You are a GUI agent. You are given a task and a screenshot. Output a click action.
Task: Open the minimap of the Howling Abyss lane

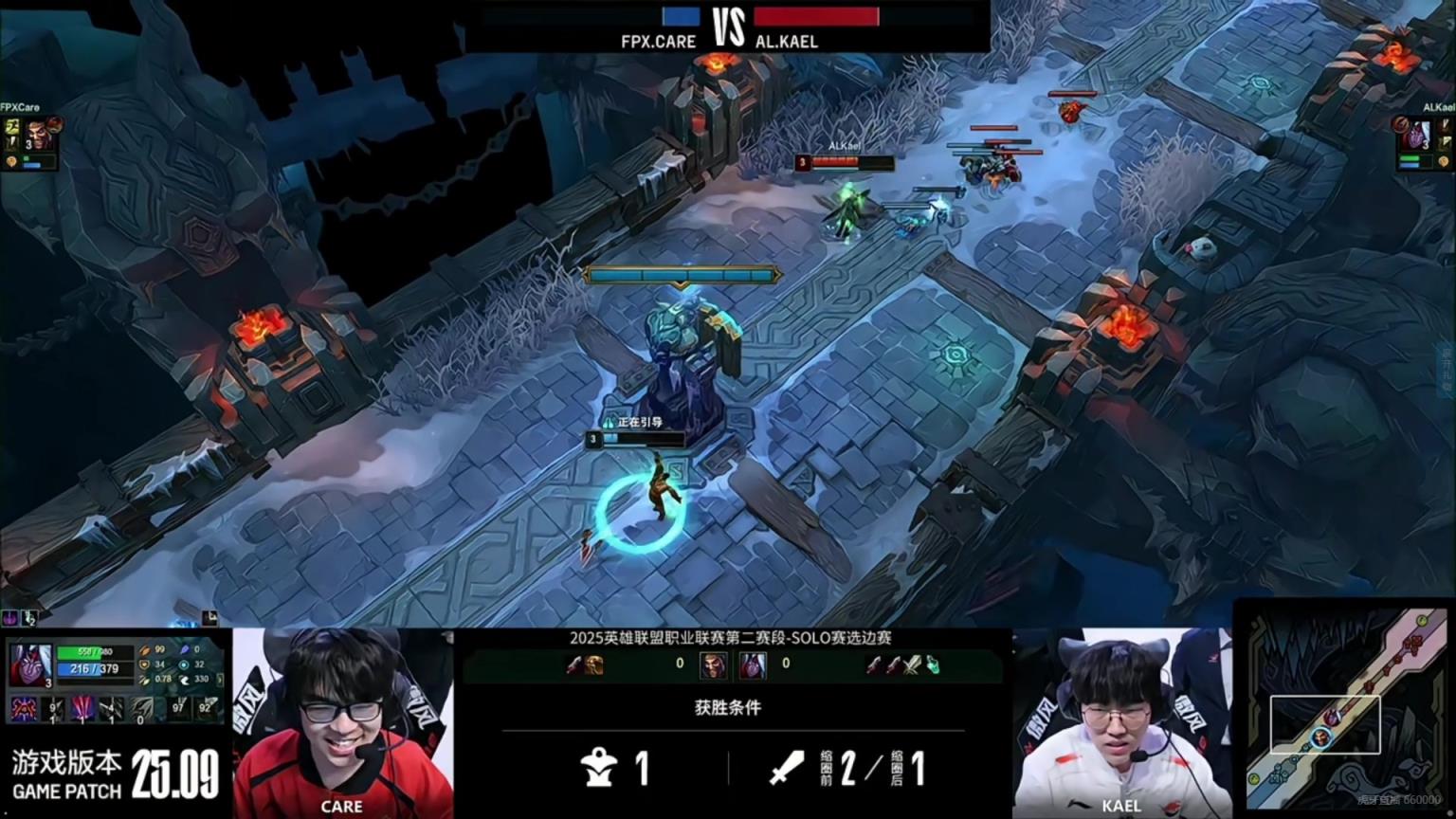1344,709
